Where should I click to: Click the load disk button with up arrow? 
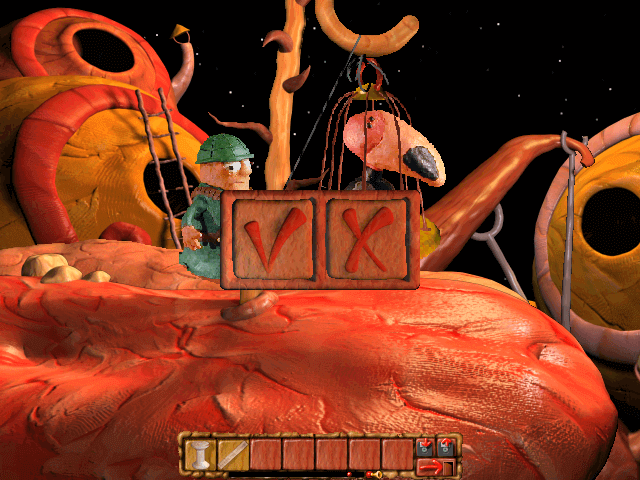click(x=446, y=446)
